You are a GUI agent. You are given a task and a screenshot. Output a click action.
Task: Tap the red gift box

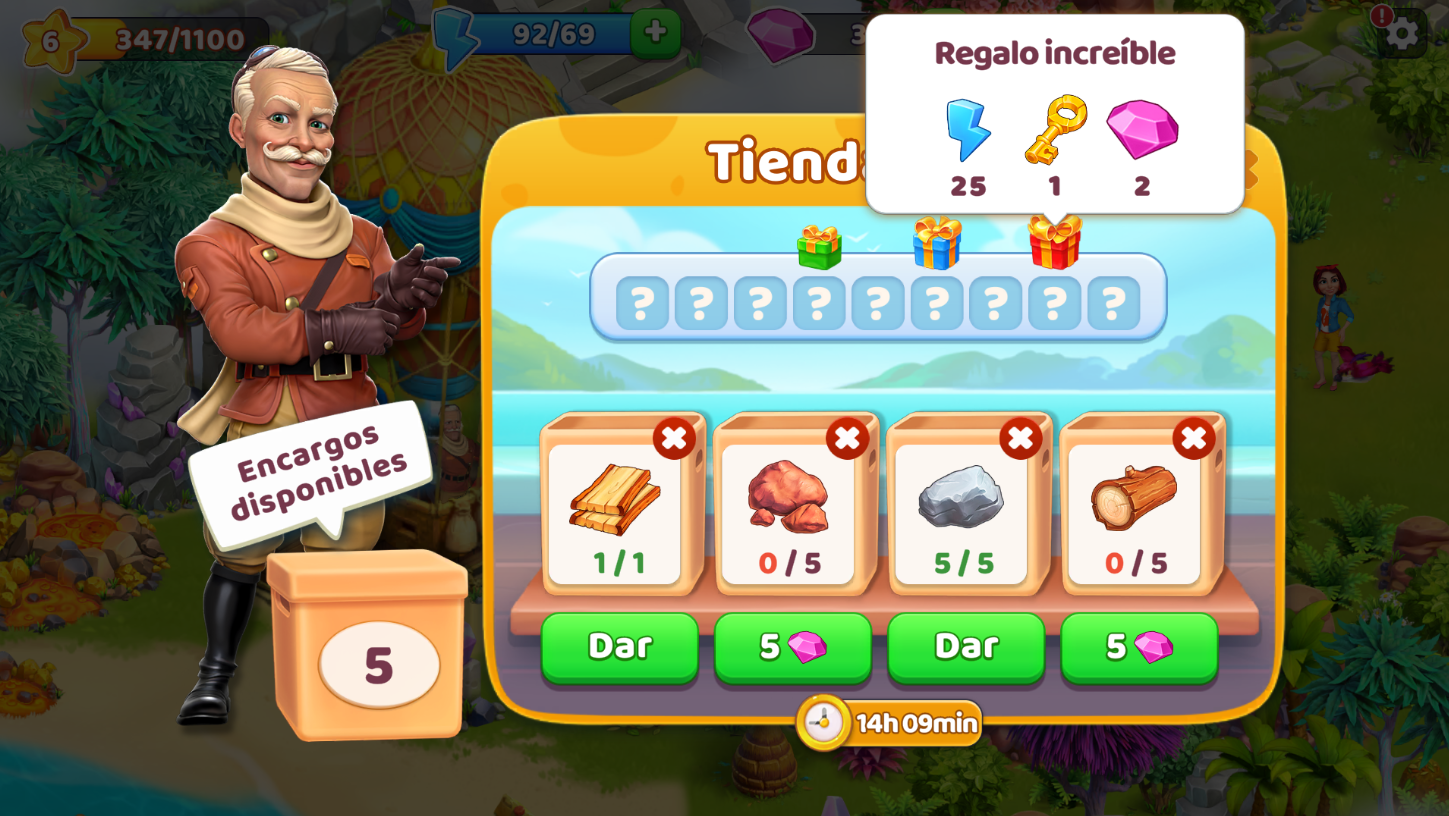[1054, 242]
